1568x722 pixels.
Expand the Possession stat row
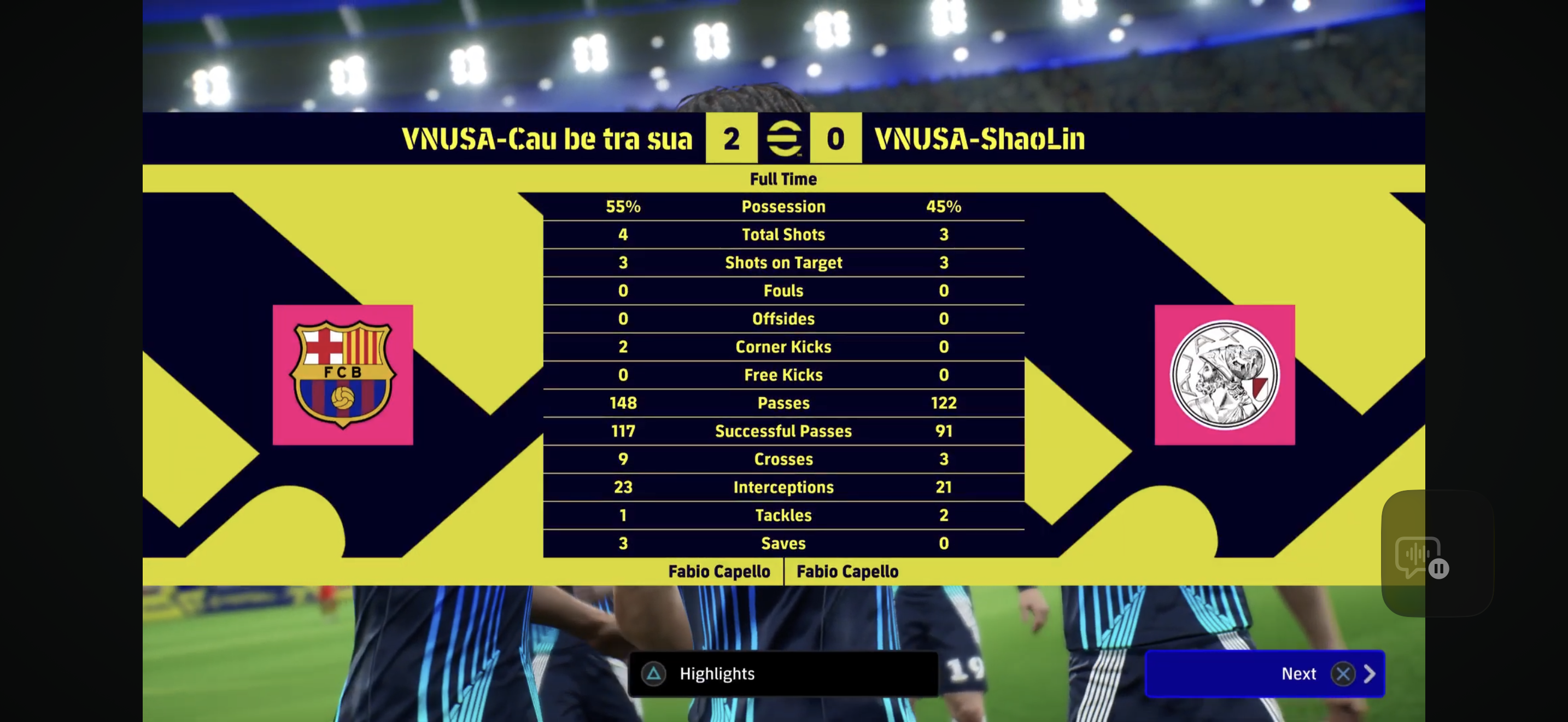(x=783, y=206)
